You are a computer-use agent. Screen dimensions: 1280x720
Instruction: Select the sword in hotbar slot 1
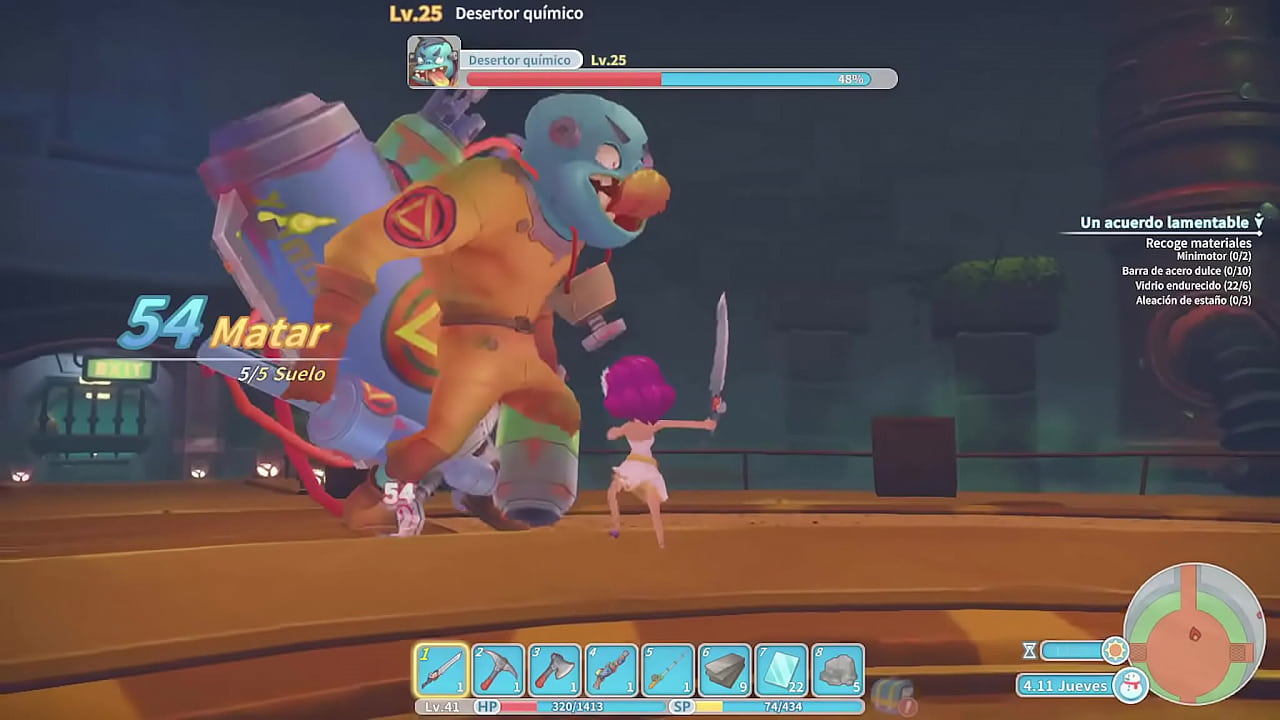coord(440,665)
